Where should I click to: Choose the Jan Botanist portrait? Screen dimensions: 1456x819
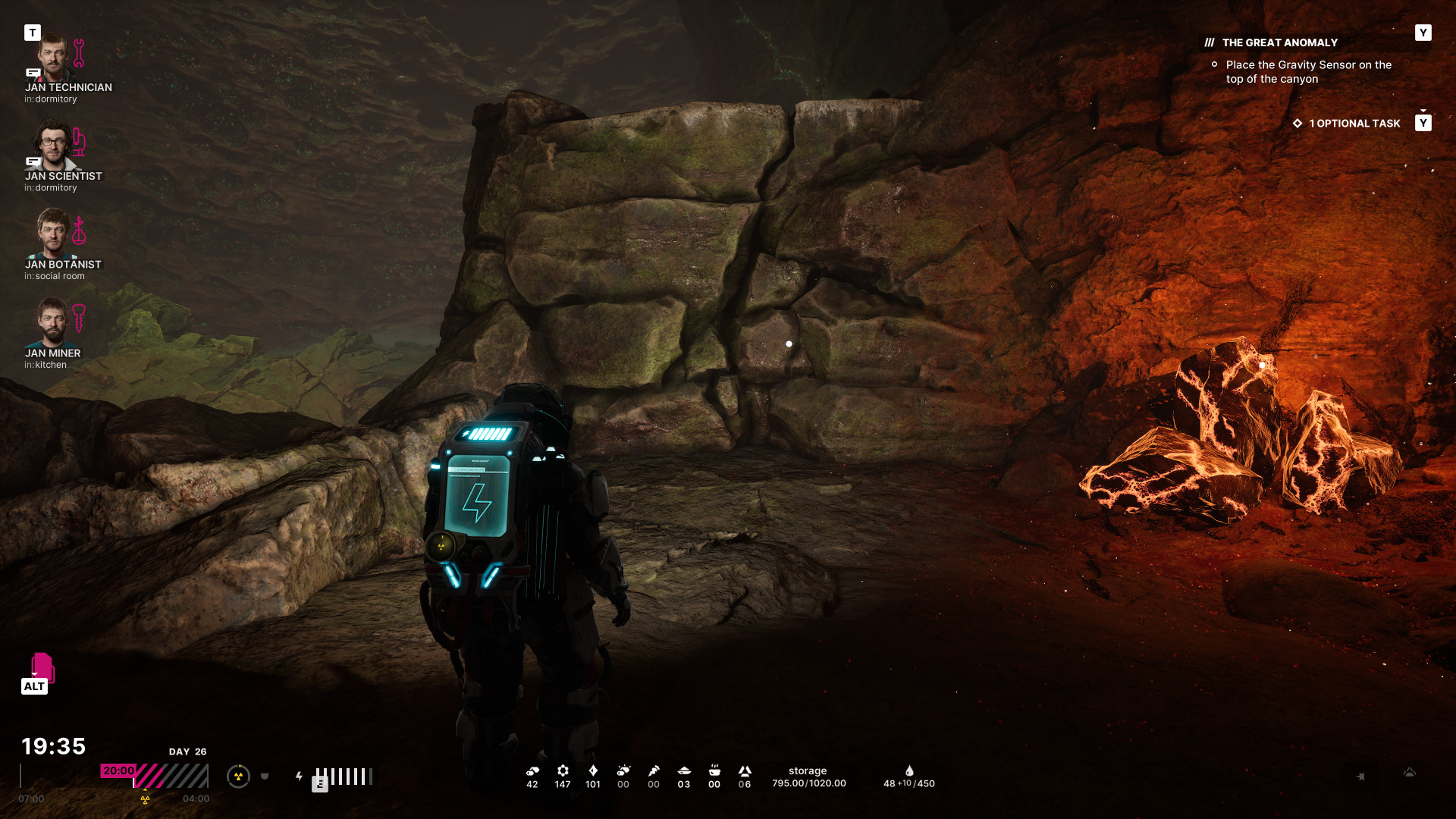coord(52,234)
